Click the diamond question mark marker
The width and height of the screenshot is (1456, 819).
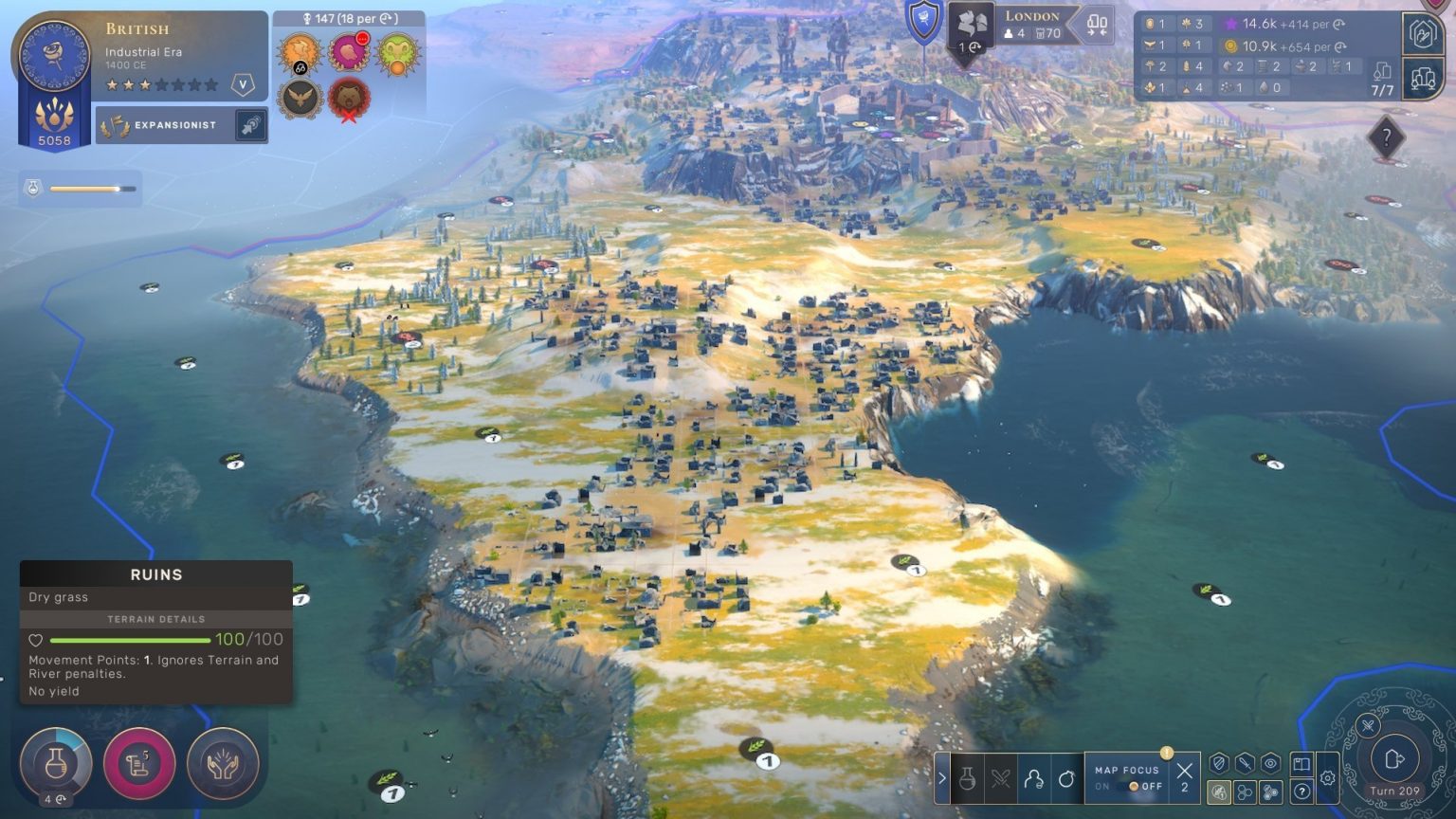(1386, 139)
